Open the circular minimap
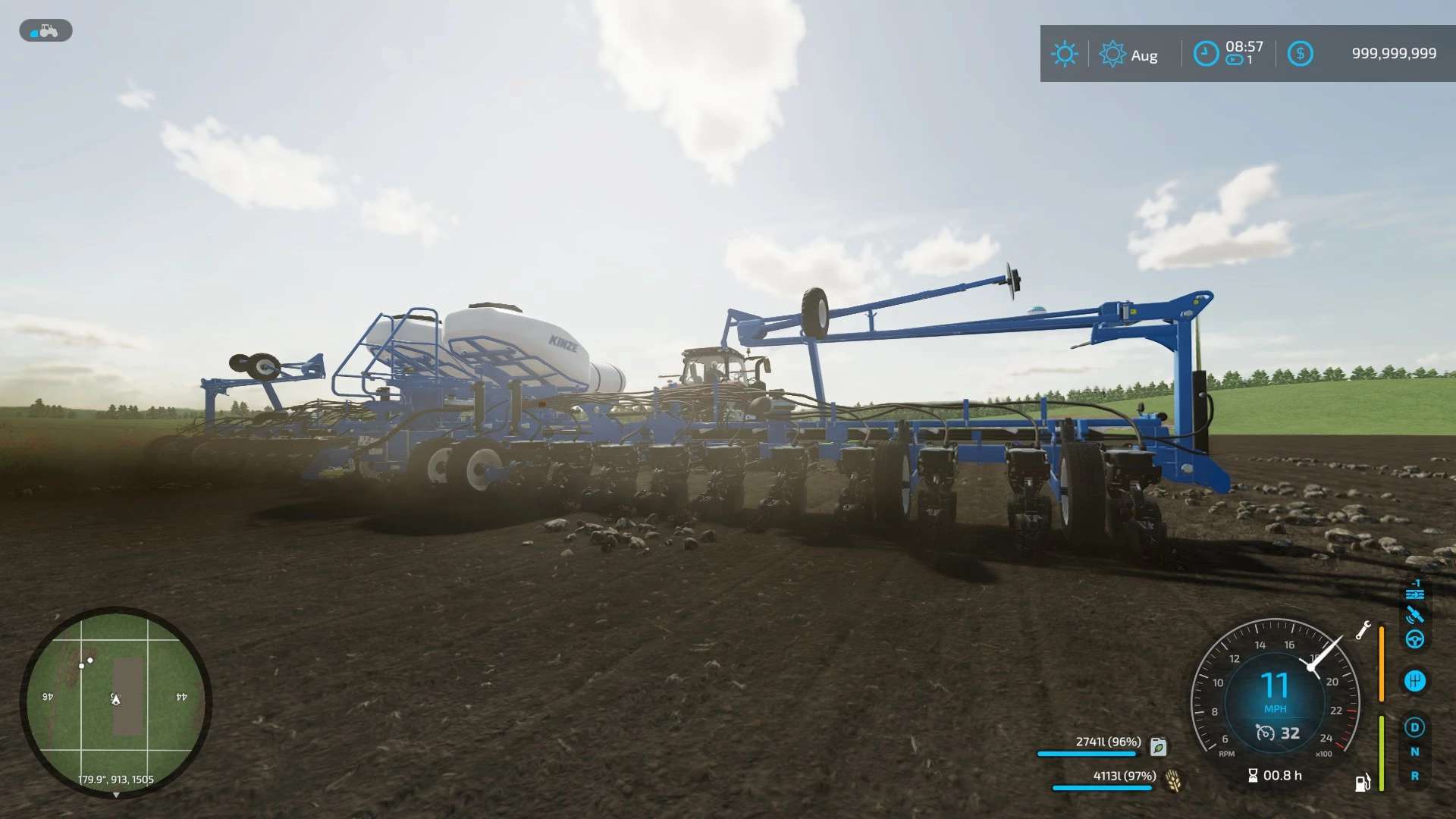The width and height of the screenshot is (1456, 819). [116, 702]
